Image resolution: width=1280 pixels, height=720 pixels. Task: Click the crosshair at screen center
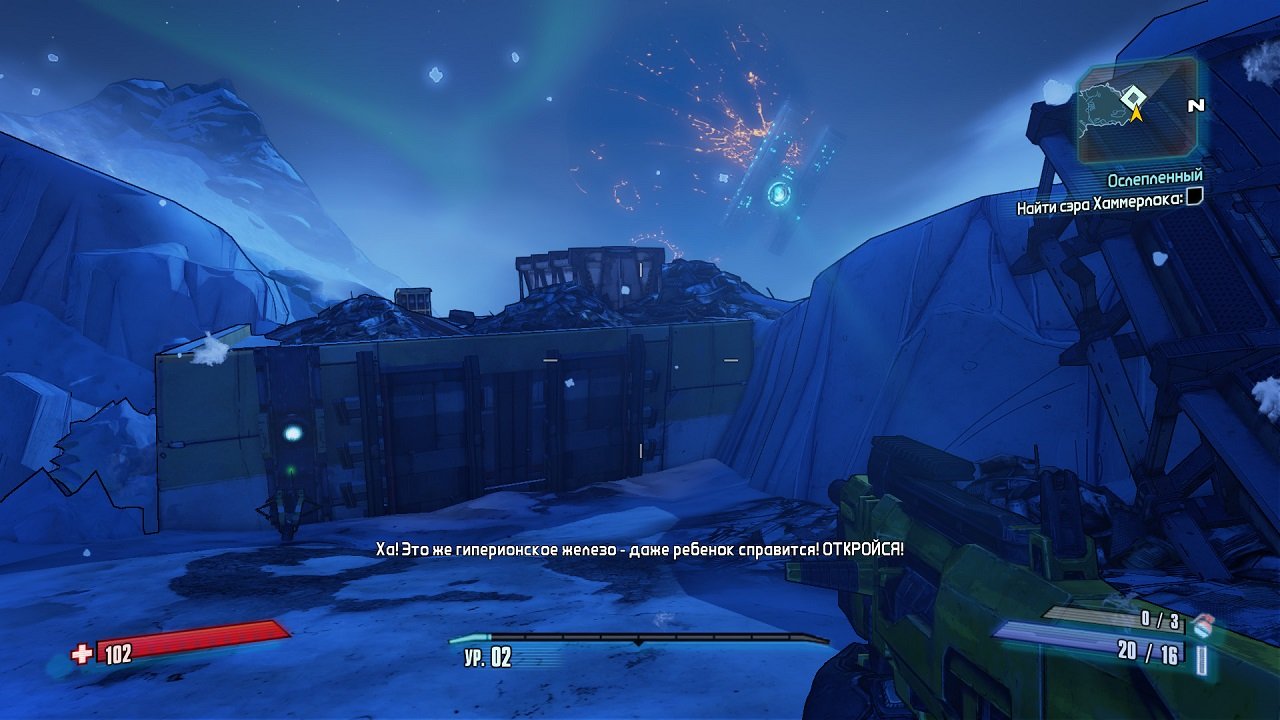(640, 360)
